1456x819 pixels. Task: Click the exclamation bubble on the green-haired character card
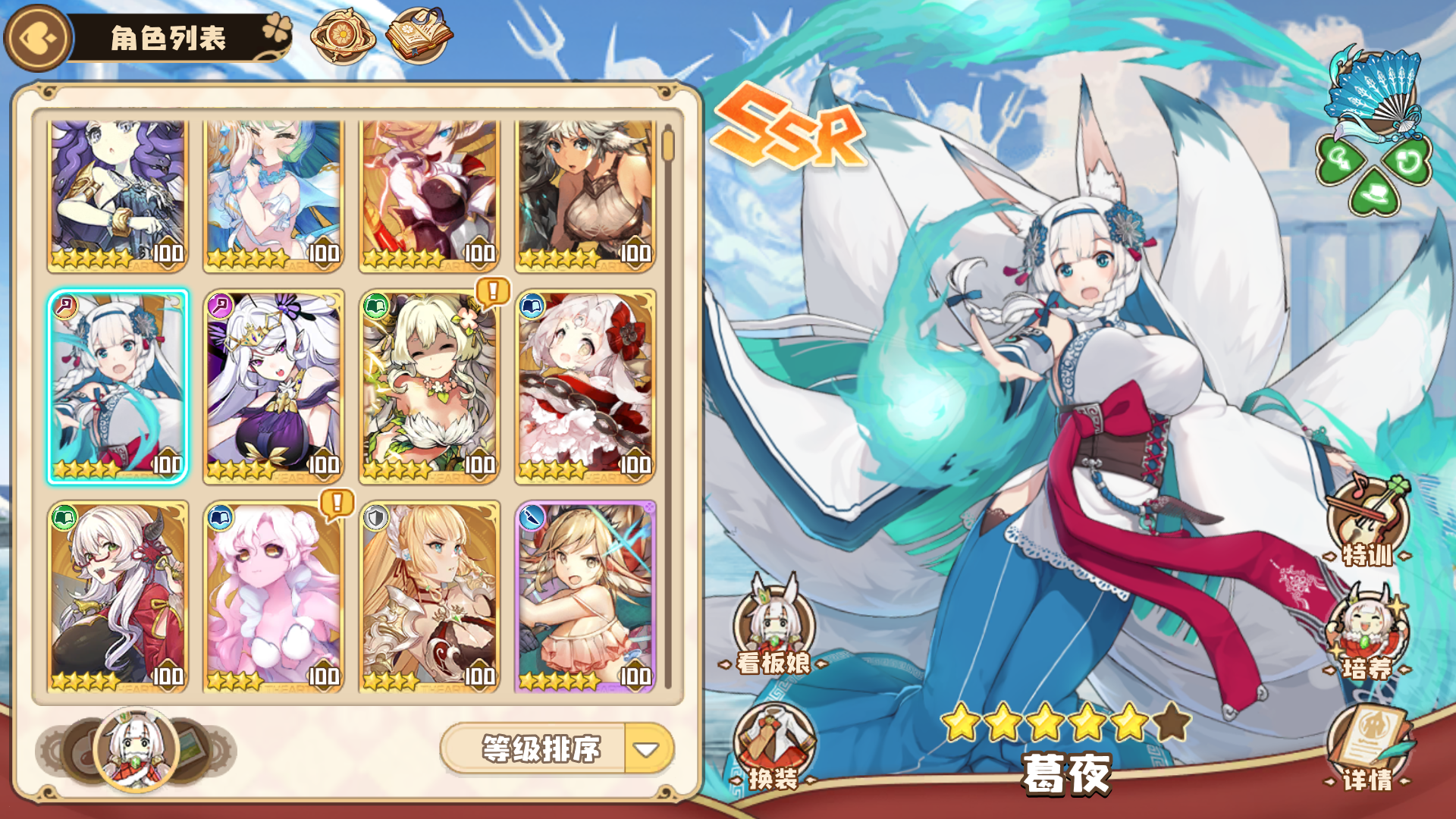[493, 290]
